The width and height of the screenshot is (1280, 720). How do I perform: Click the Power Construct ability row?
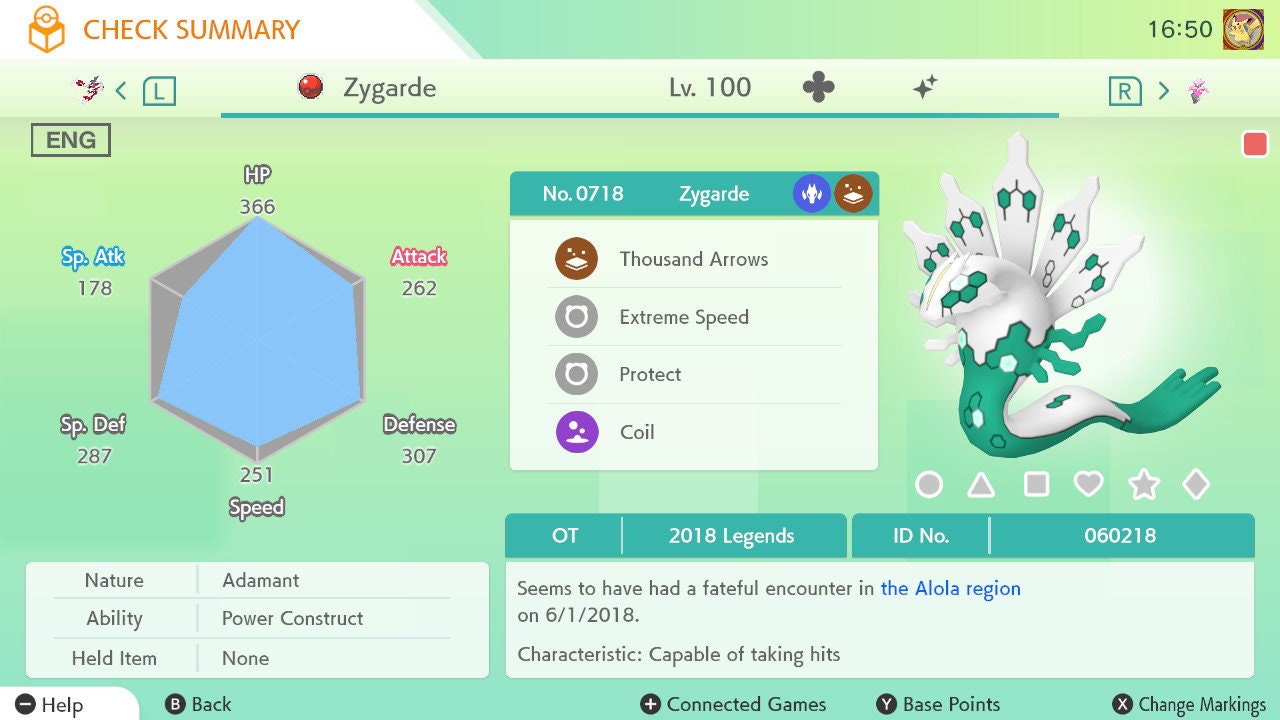[292, 618]
